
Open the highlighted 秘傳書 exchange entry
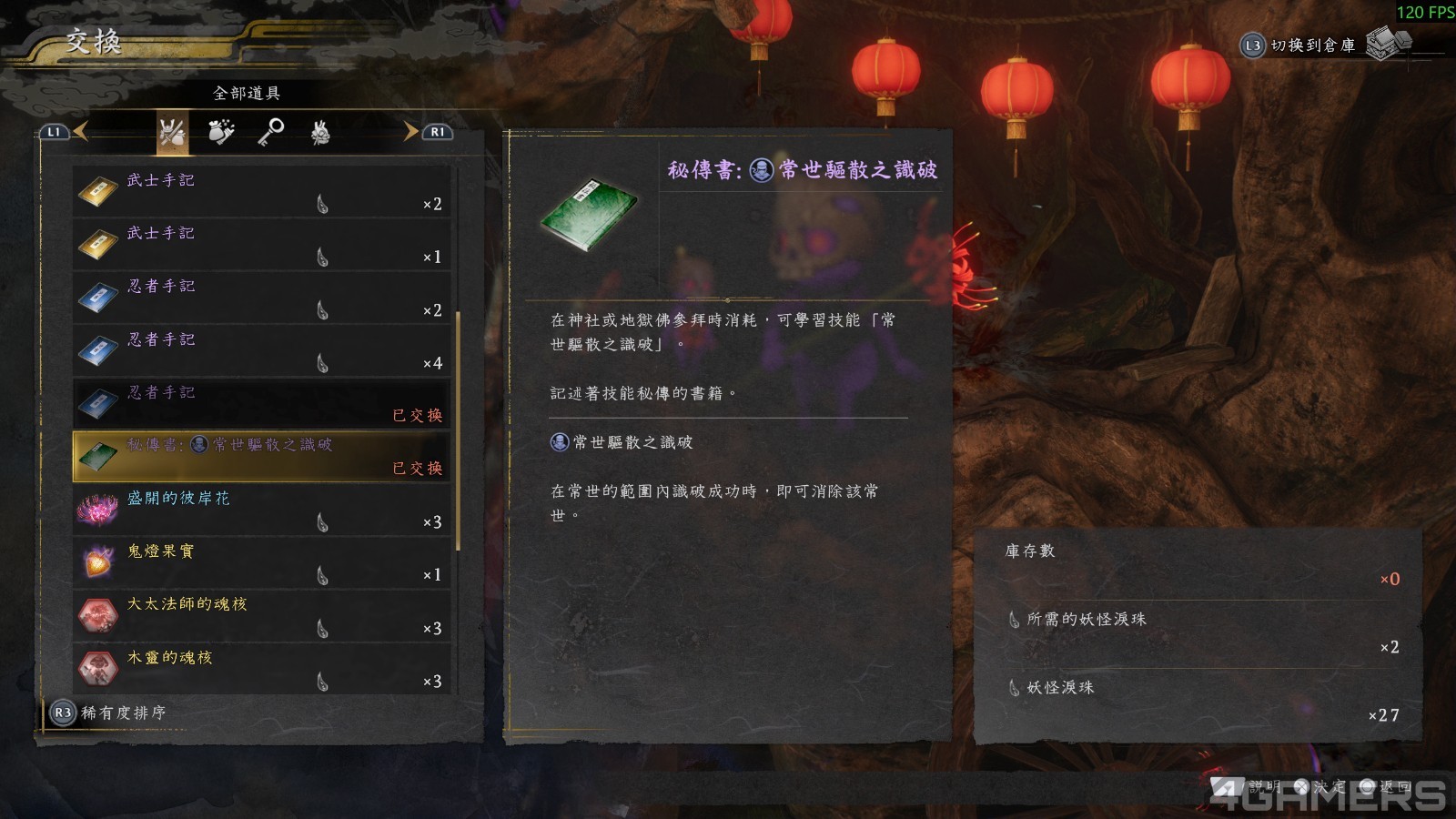point(259,456)
